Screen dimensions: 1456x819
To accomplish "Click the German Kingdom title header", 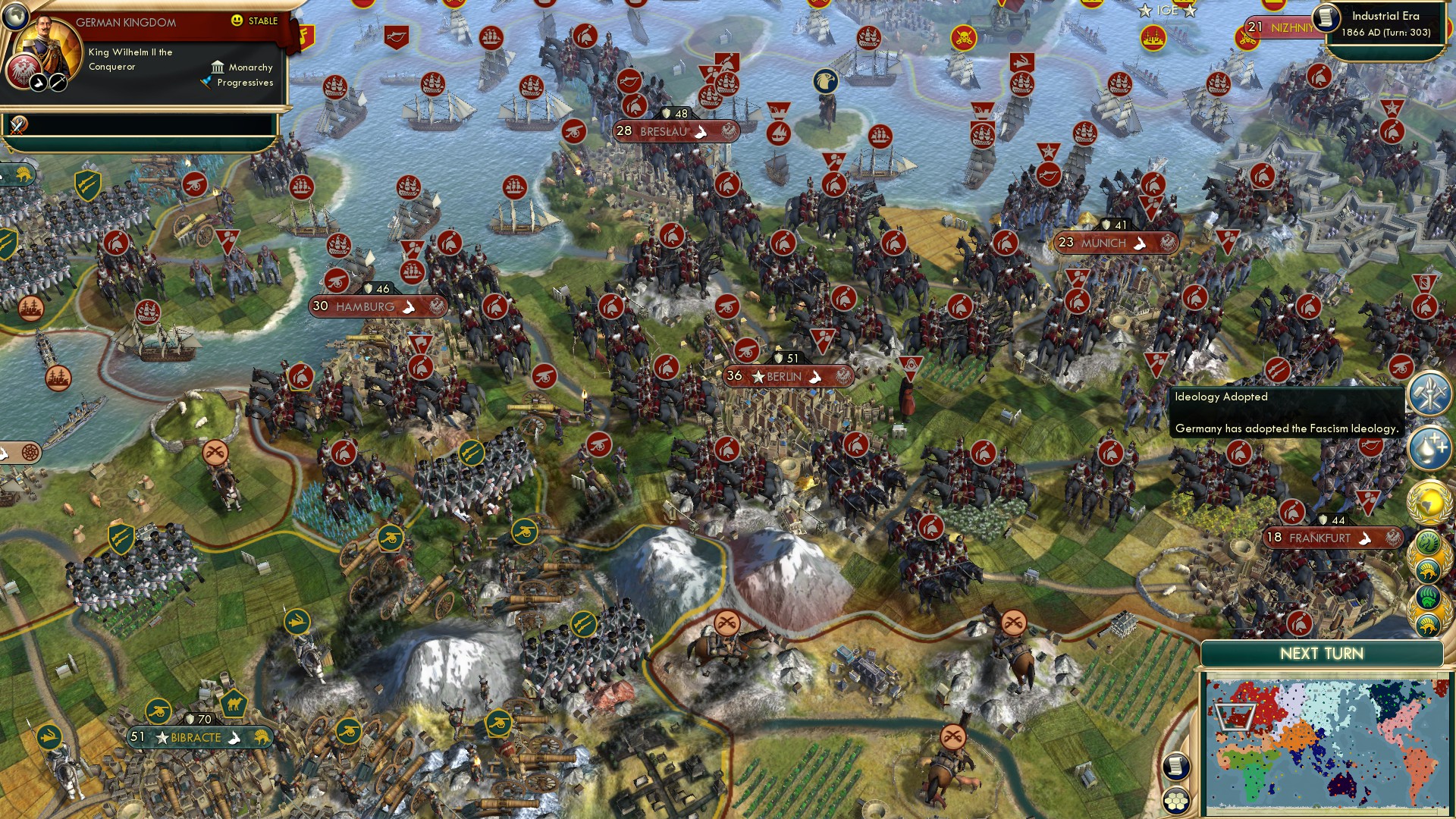I will 125,22.
